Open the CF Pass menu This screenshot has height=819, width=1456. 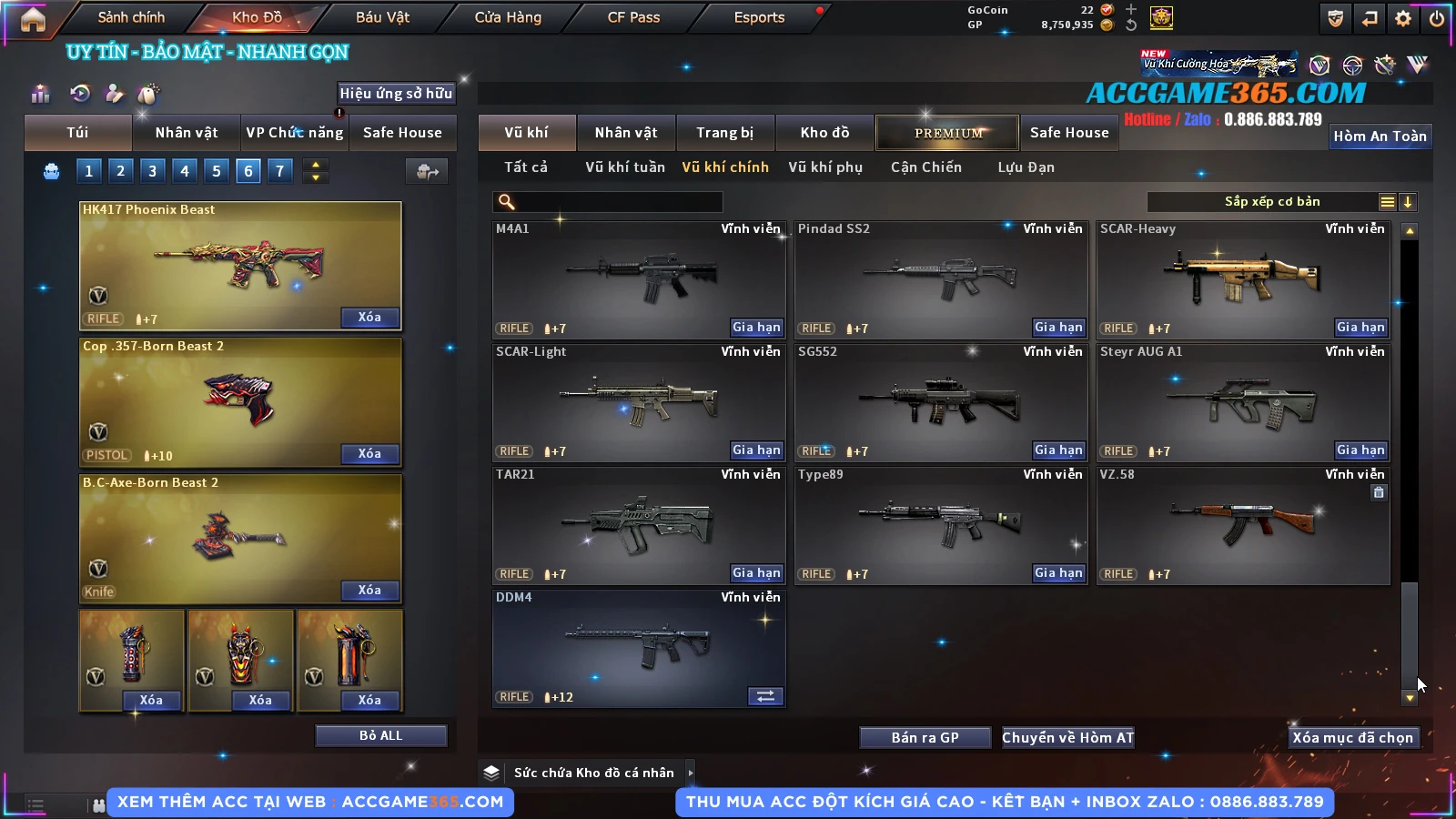coord(633,17)
